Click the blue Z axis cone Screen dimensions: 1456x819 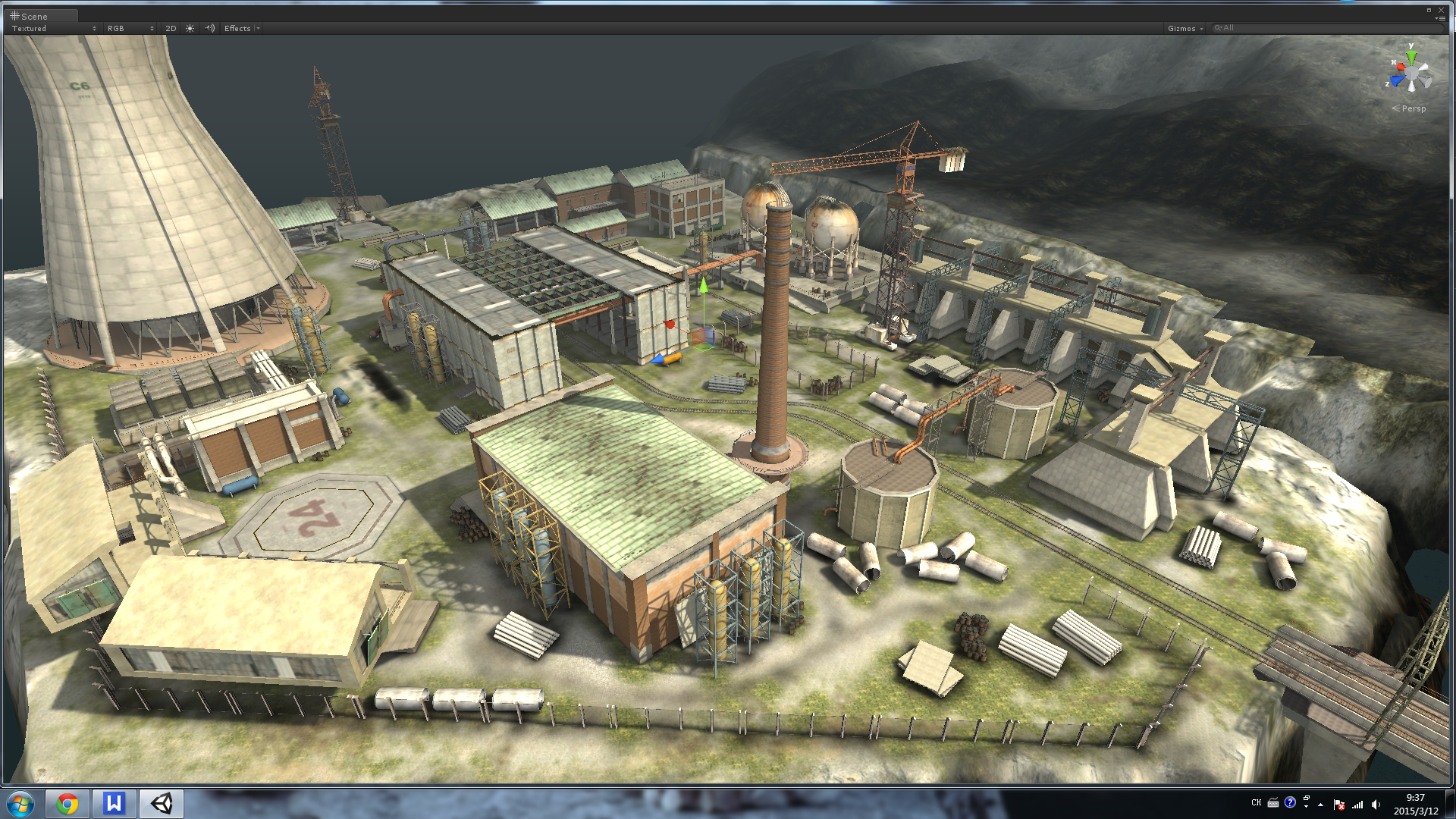point(1397,81)
